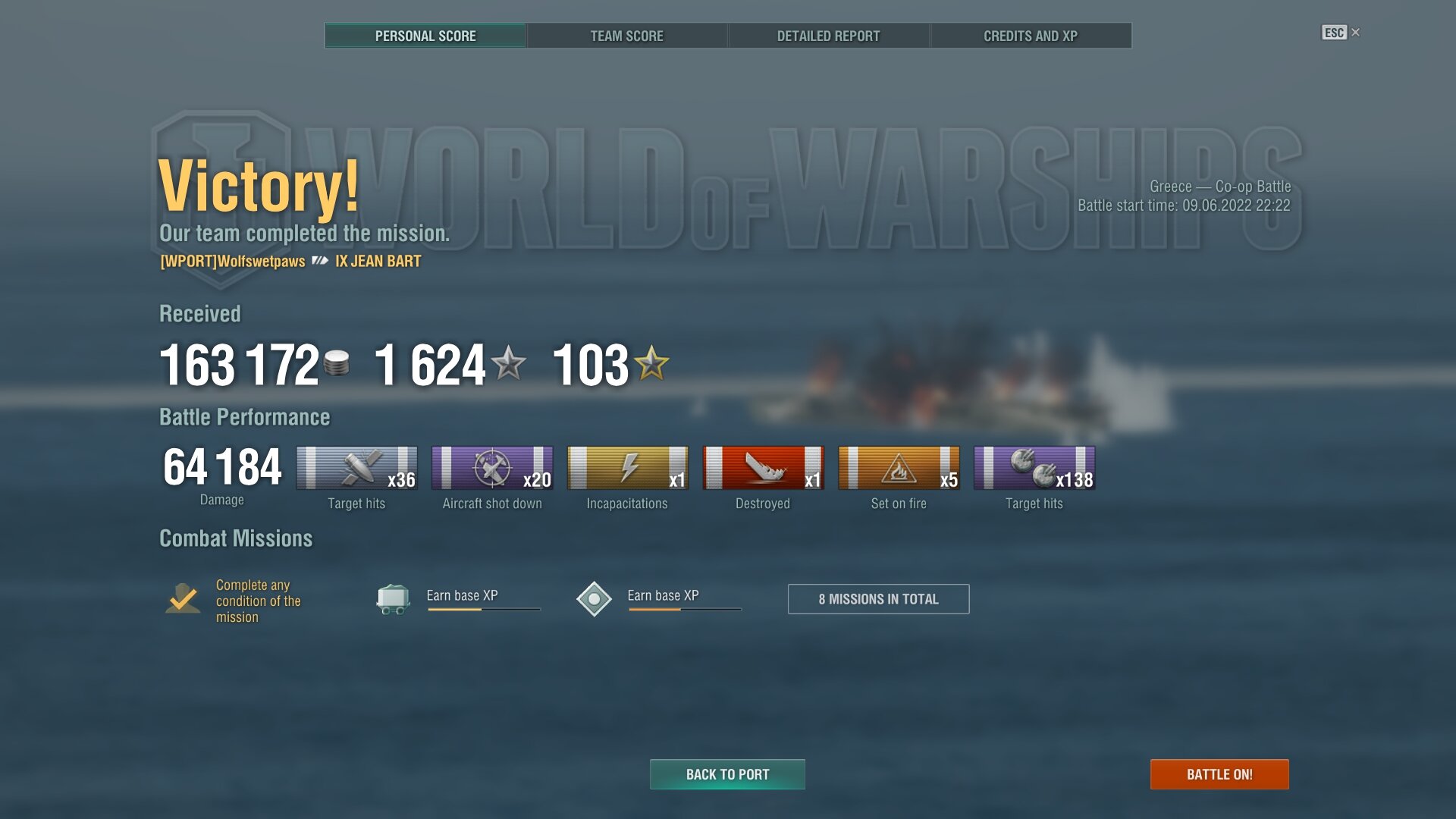1456x819 pixels.
Task: Start another match with Battle On!
Action: pyautogui.click(x=1219, y=774)
